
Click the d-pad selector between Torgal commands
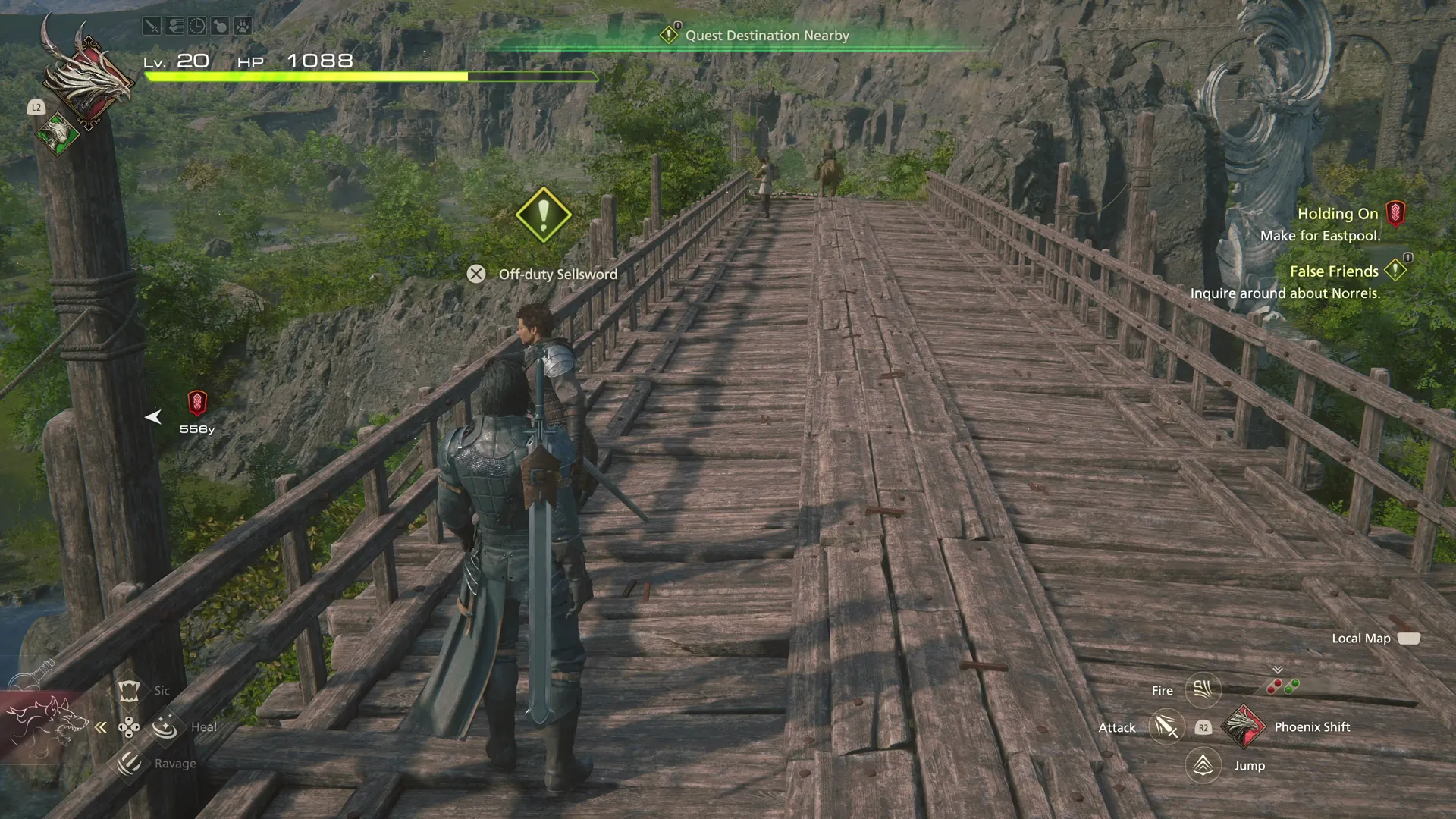129,726
